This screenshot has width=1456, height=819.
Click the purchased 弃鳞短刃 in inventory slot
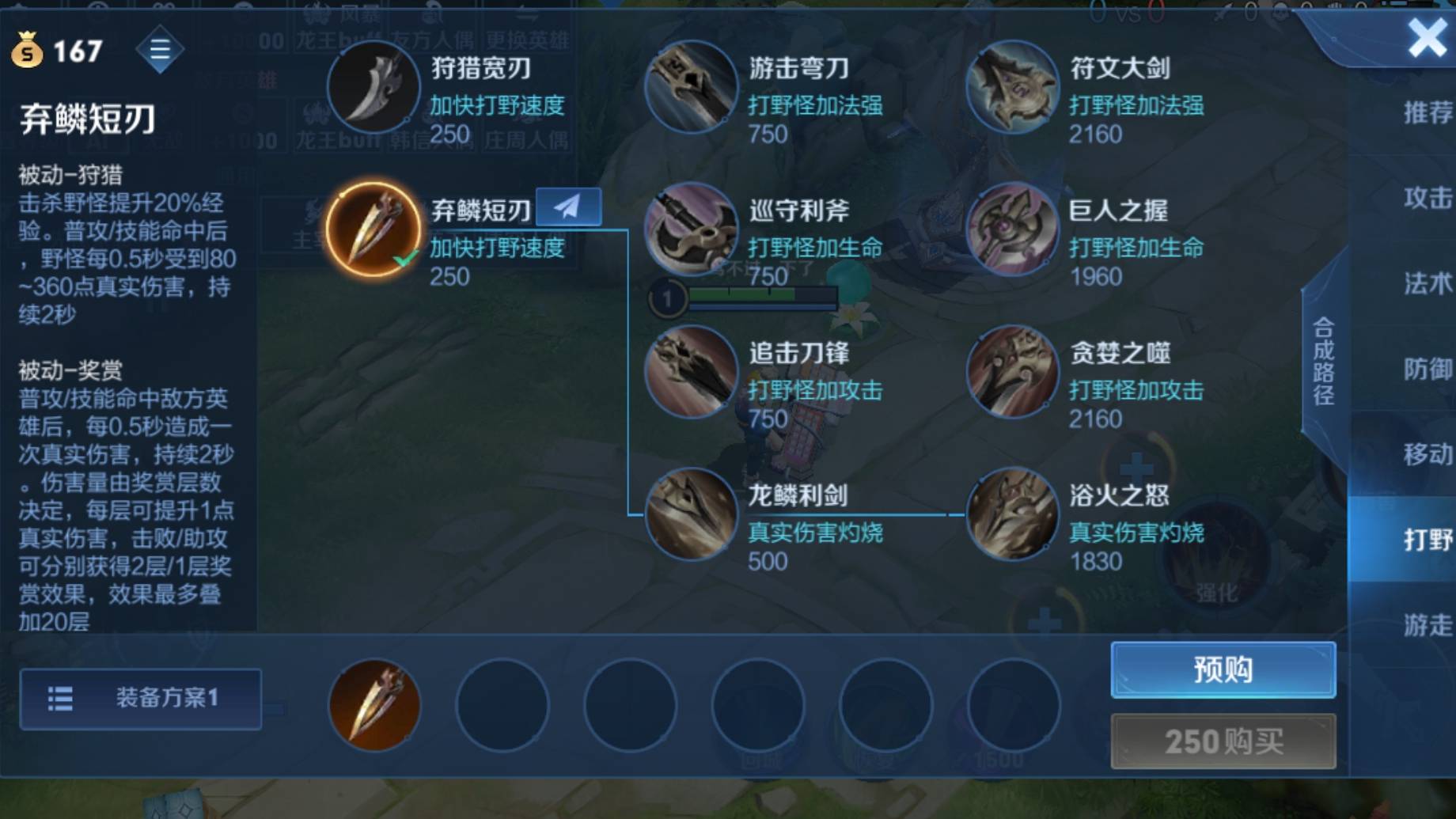373,704
